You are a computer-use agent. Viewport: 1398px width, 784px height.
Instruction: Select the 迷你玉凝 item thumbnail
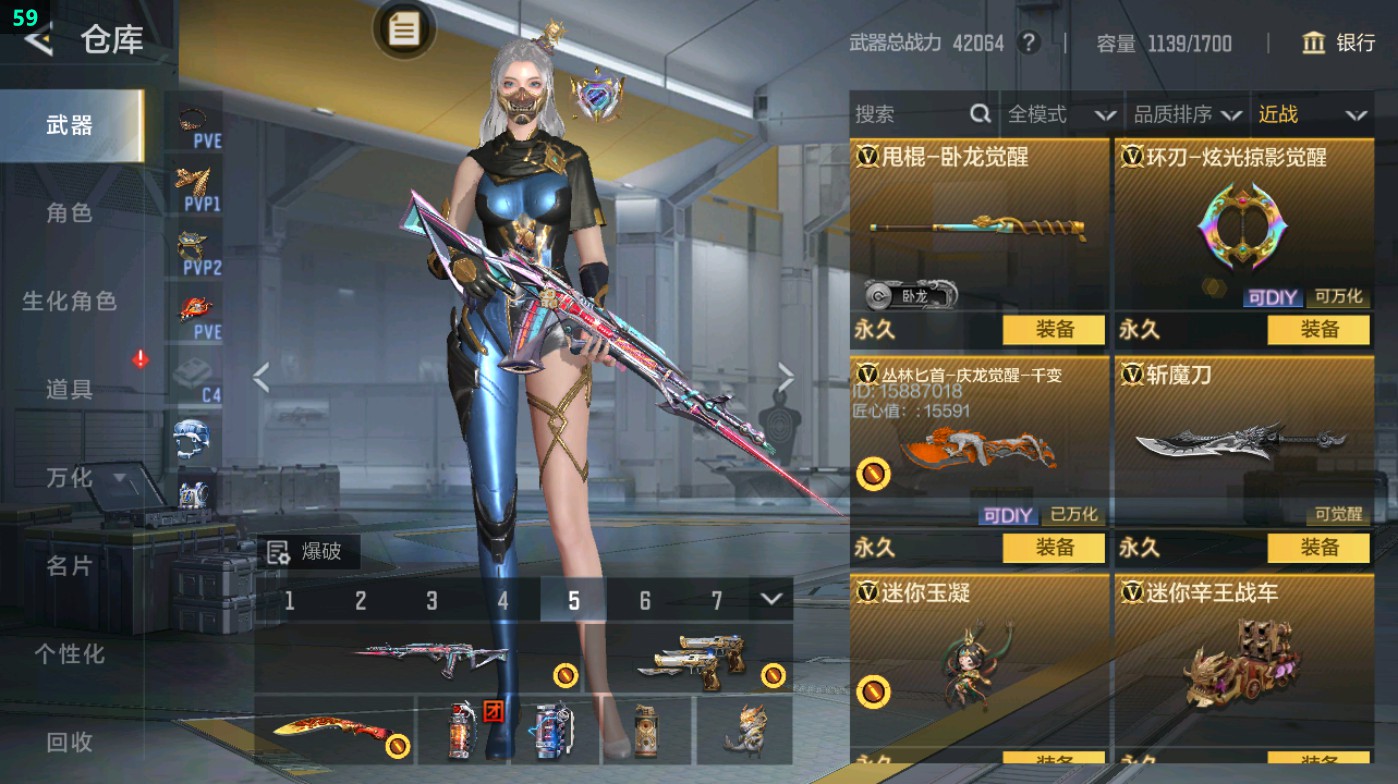click(x=977, y=665)
